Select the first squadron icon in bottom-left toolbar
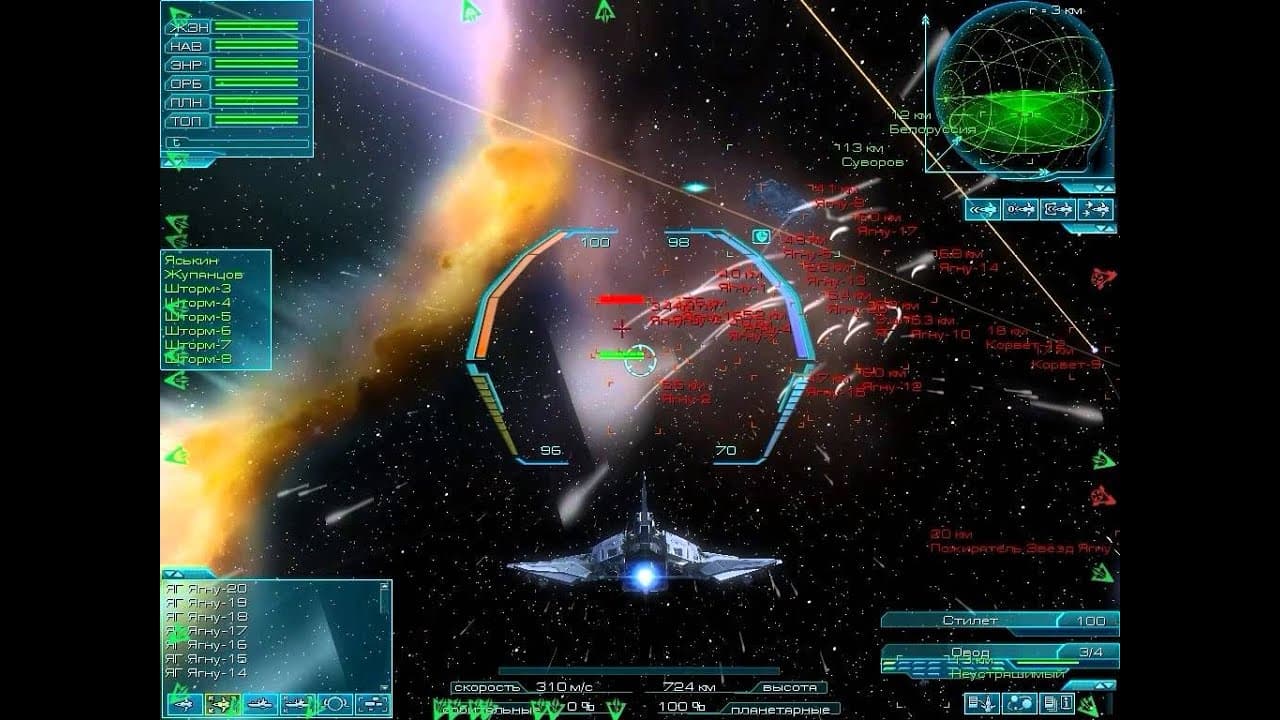1280x720 pixels. [184, 706]
